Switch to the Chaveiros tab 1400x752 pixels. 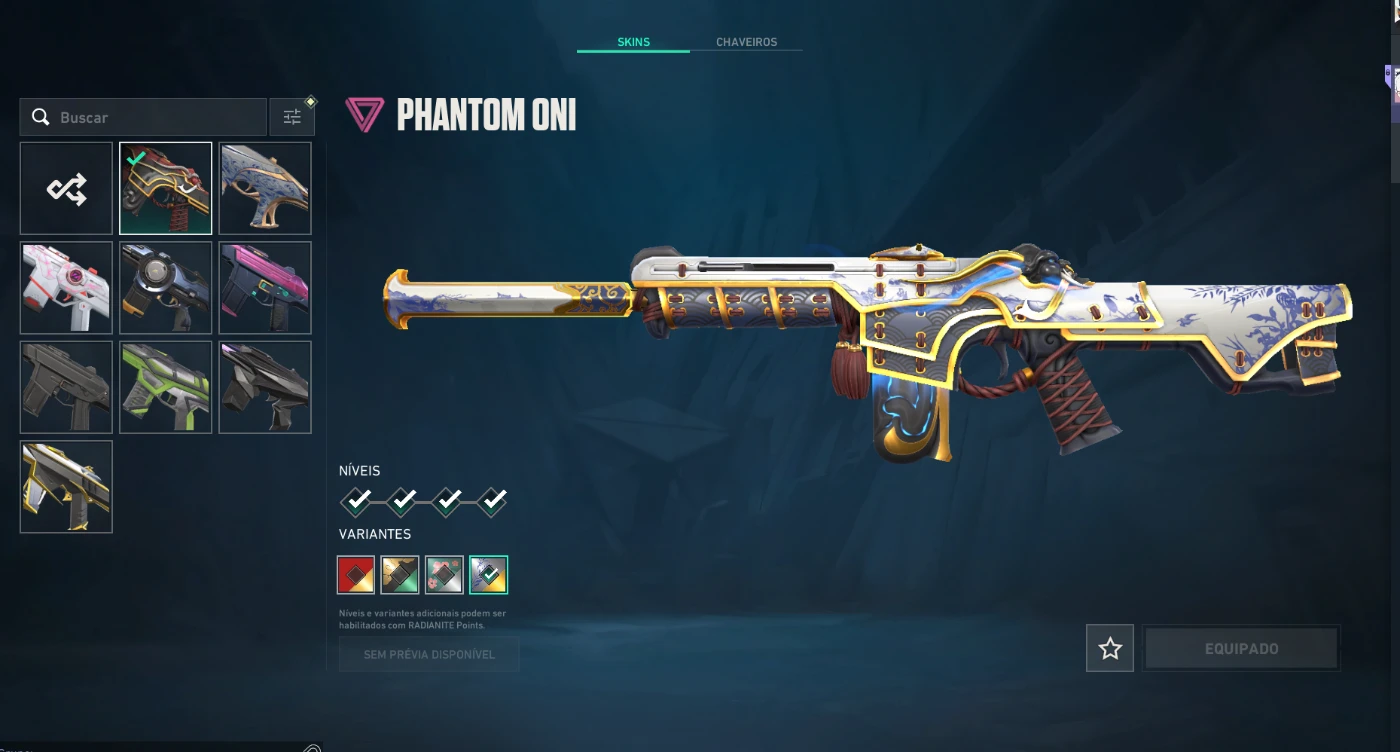click(746, 42)
